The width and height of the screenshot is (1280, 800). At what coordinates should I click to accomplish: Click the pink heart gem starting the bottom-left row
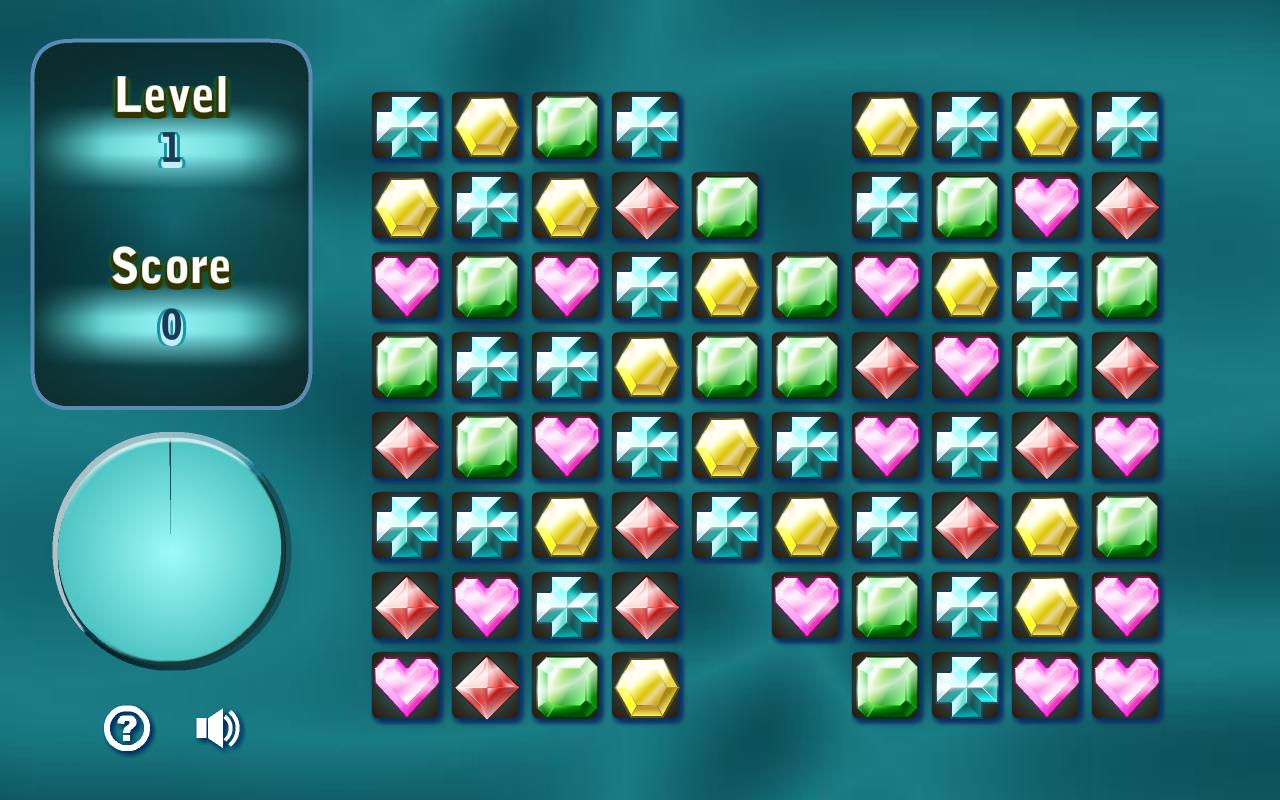coord(405,687)
